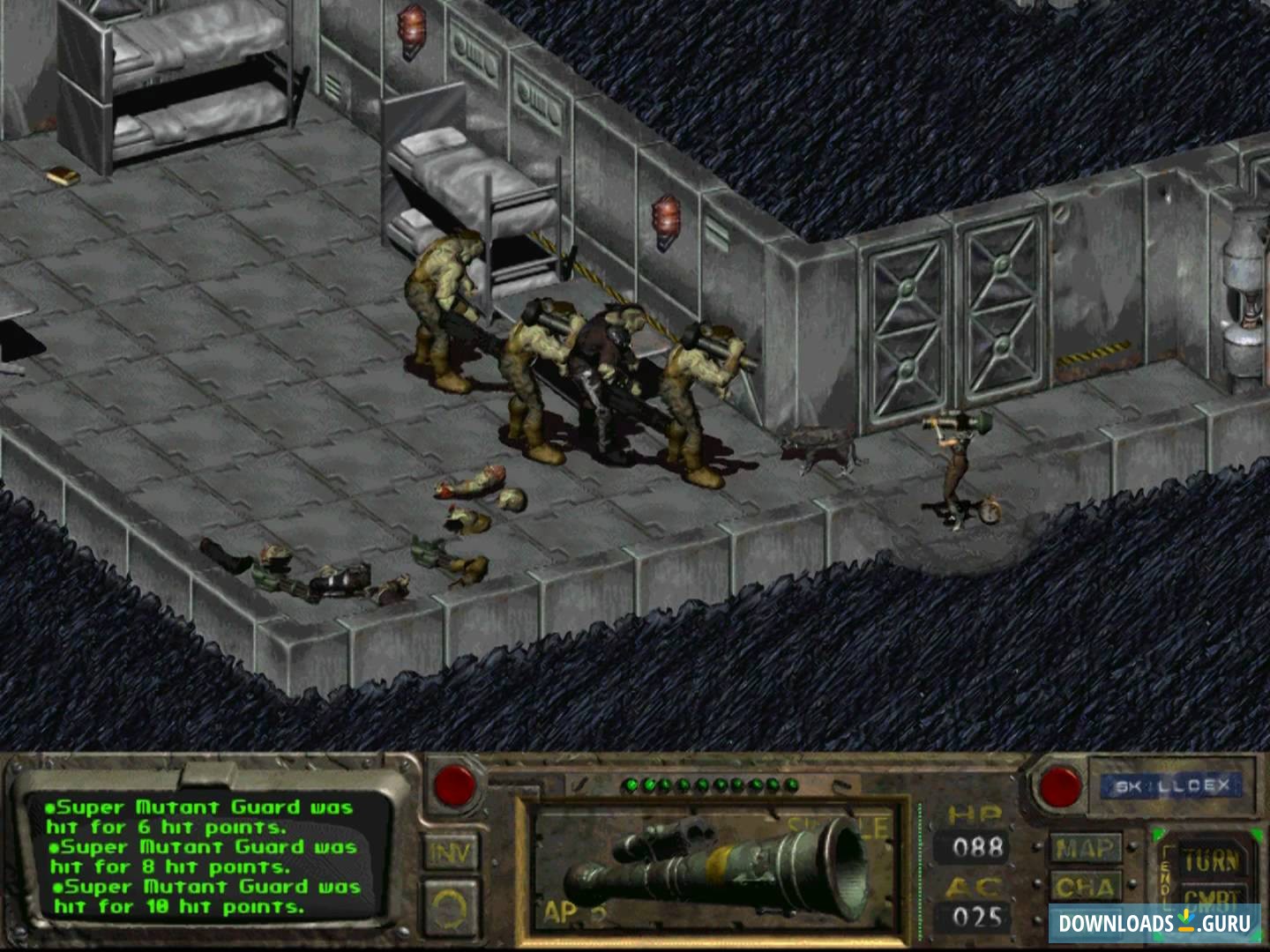Toggle active item with the cycle arrows button

[x=453, y=907]
